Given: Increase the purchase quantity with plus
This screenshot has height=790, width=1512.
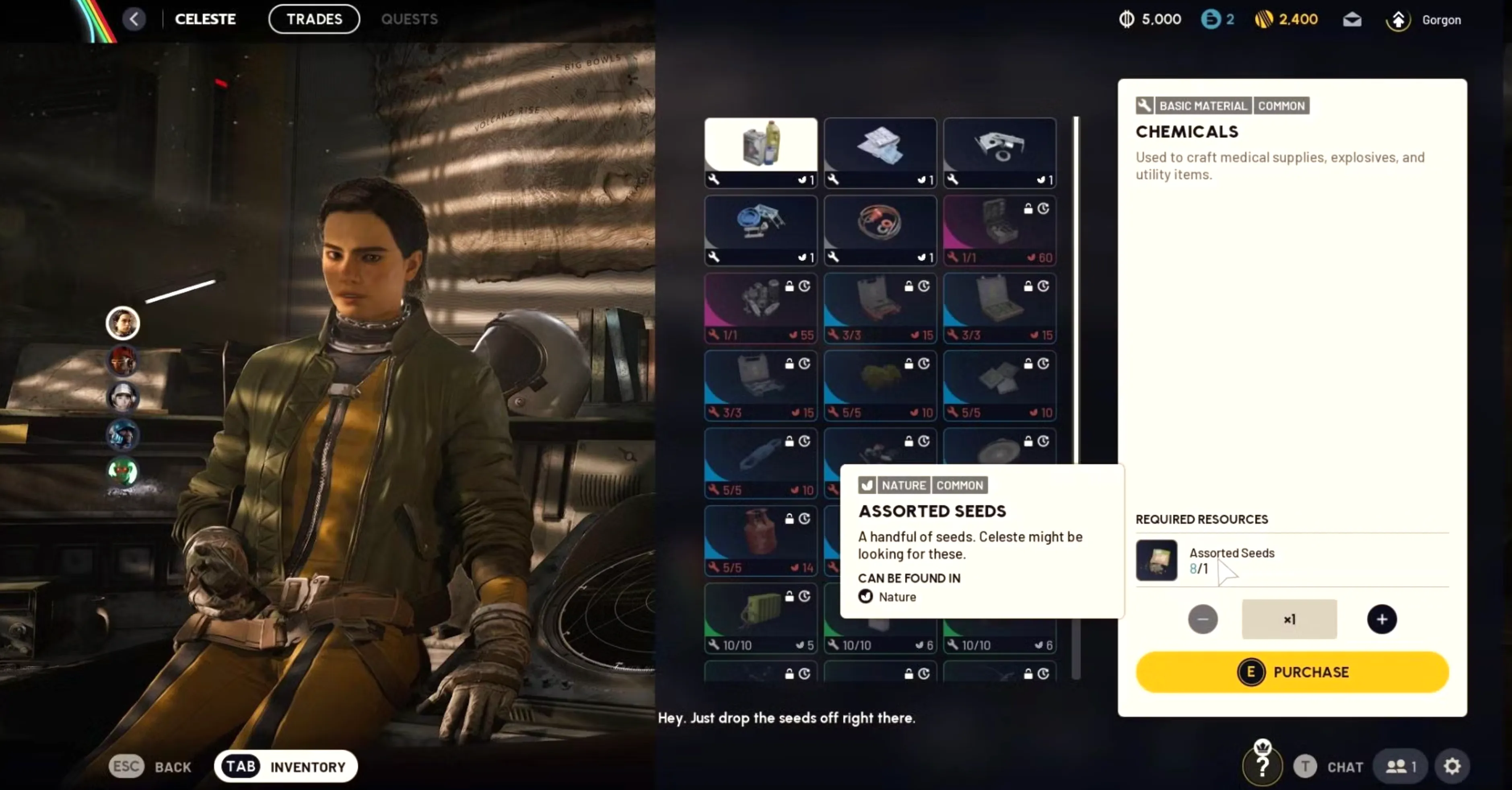Looking at the screenshot, I should (x=1382, y=619).
